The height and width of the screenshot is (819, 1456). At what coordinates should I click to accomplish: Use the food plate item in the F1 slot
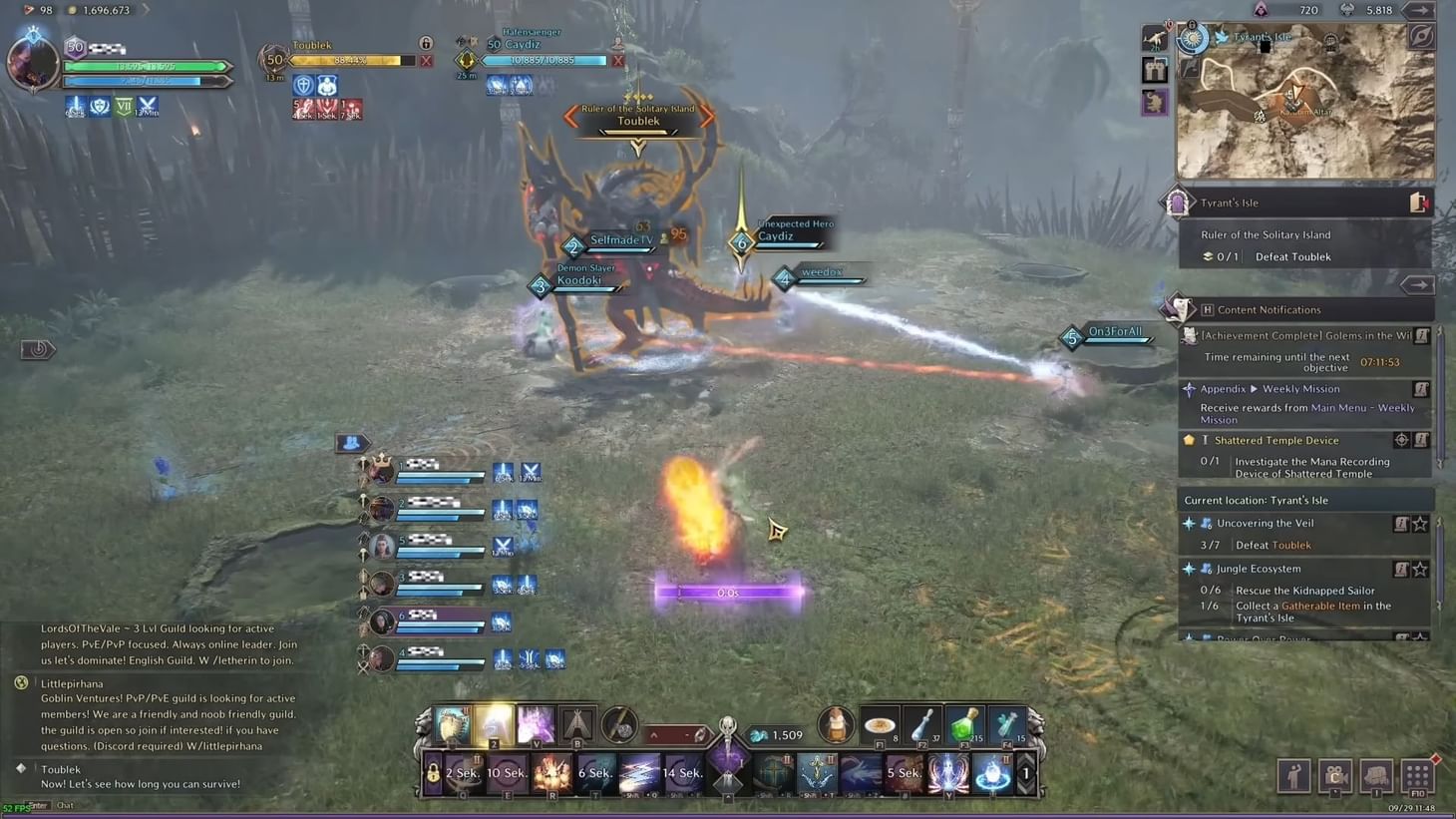tap(878, 724)
